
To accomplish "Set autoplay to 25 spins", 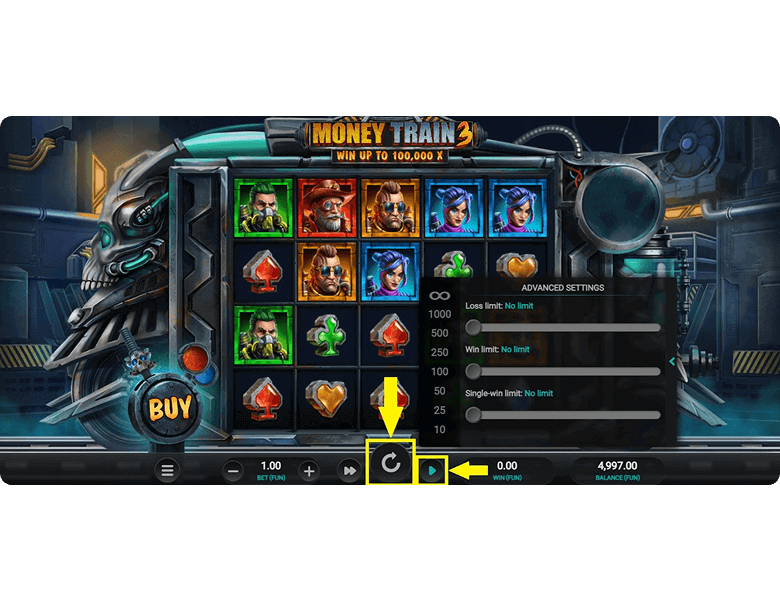I will 439,410.
